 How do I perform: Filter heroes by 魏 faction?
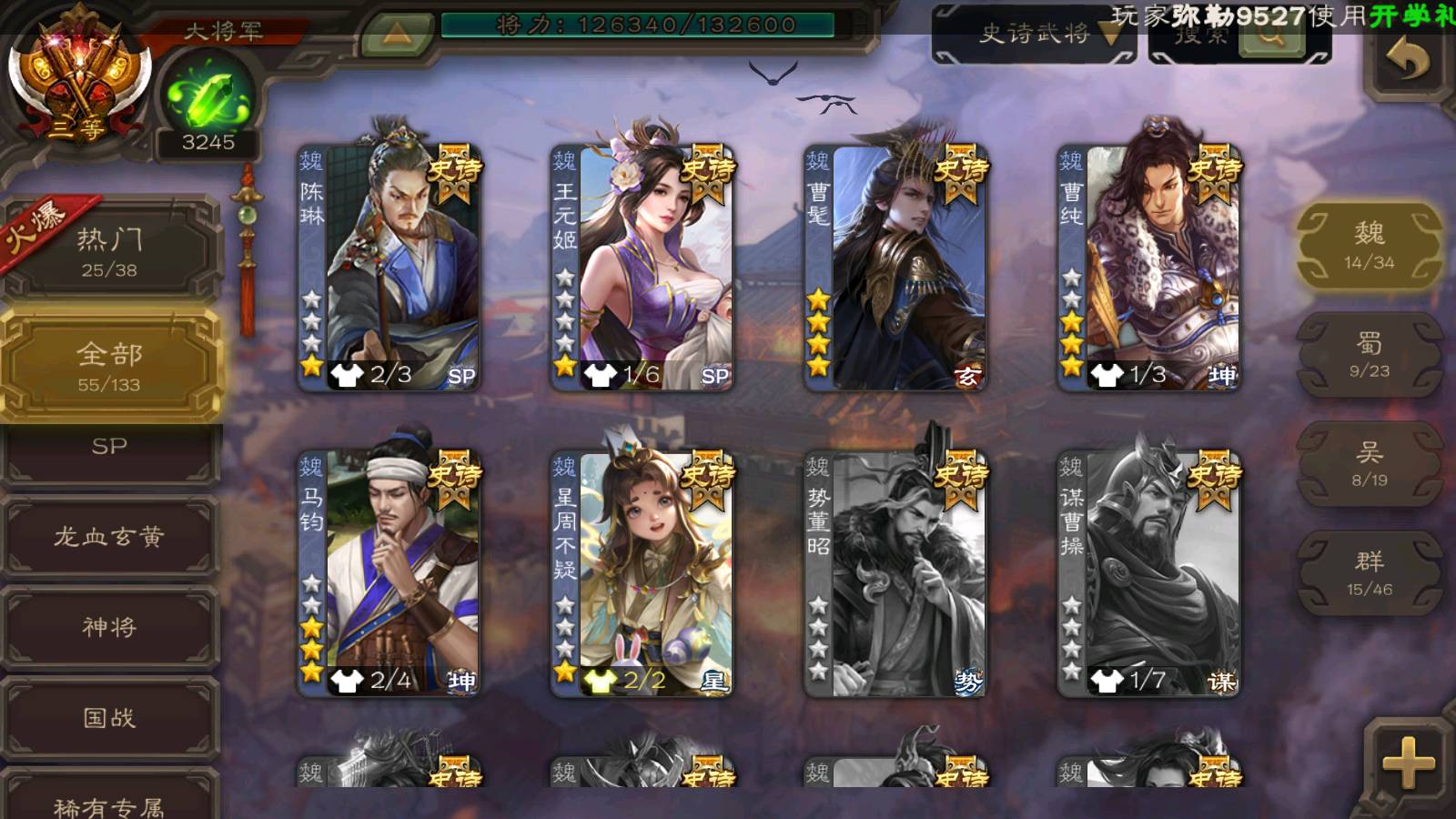click(x=1369, y=246)
